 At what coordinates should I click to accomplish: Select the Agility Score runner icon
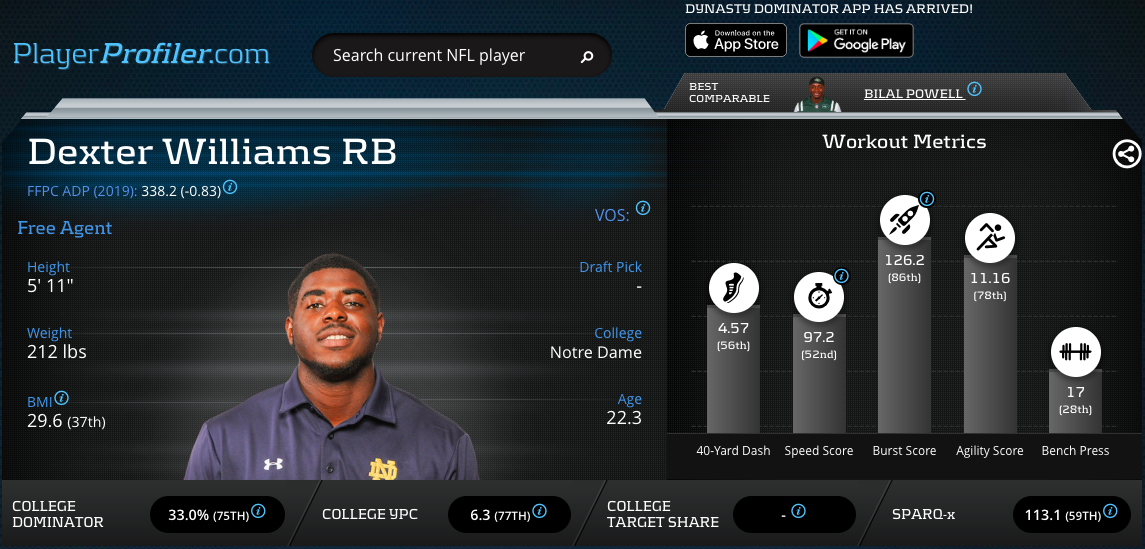989,237
